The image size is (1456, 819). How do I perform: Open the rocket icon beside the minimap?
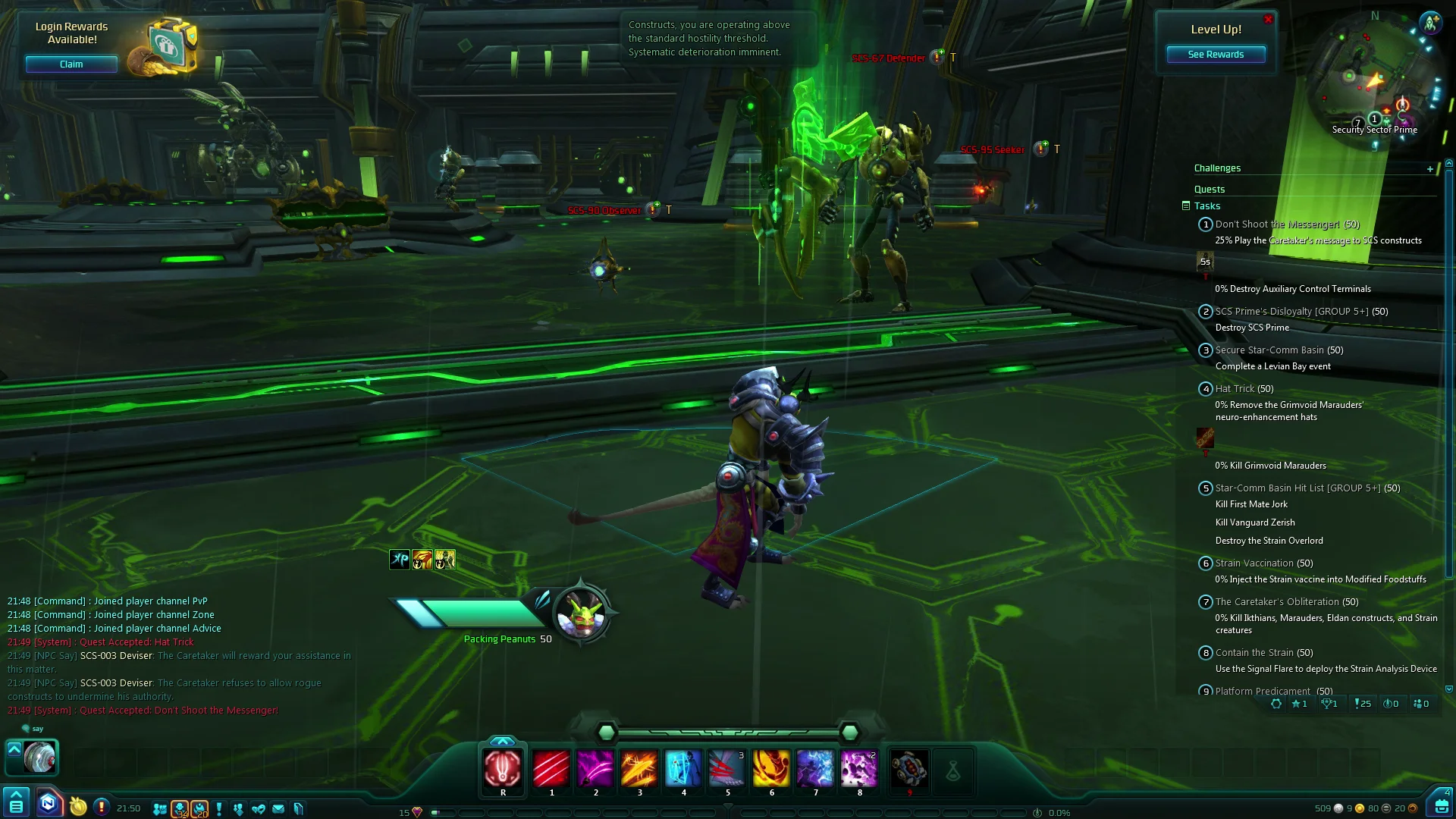pos(1430,23)
